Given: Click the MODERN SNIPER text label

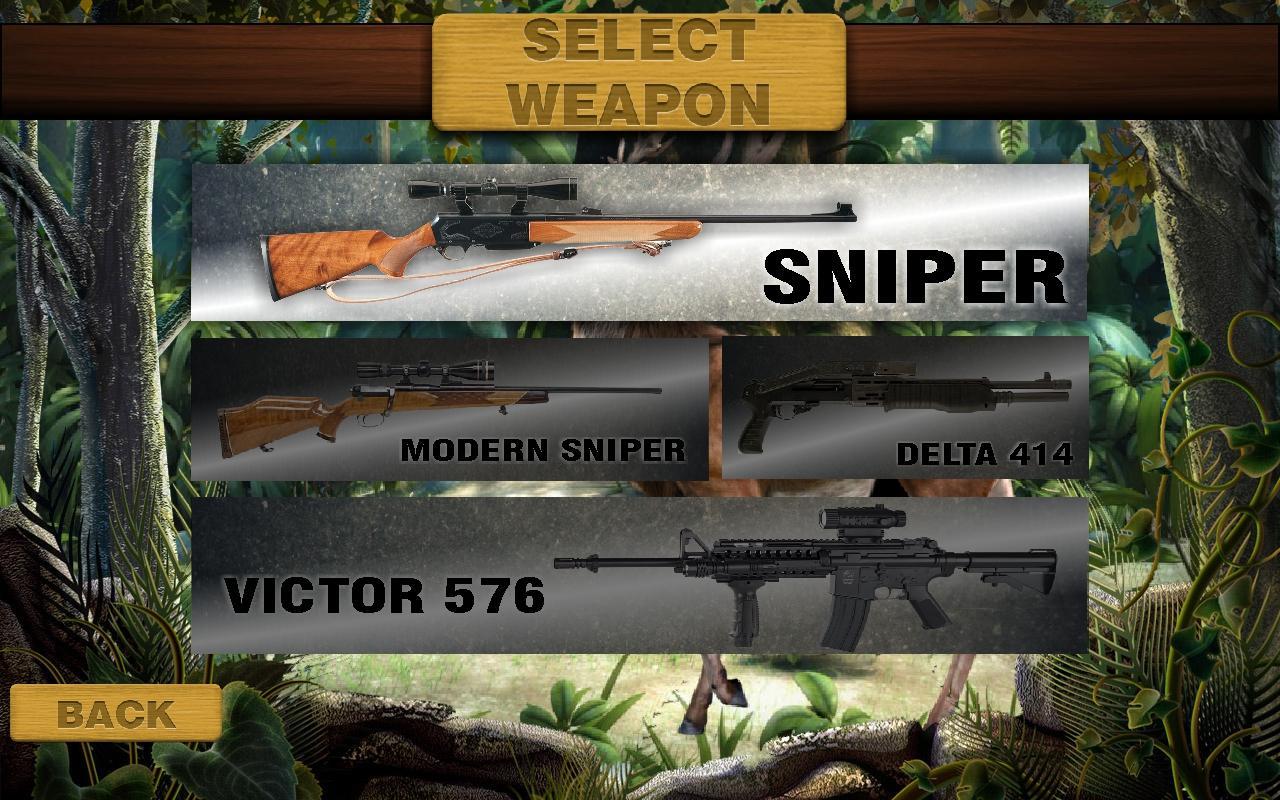Looking at the screenshot, I should point(545,452).
